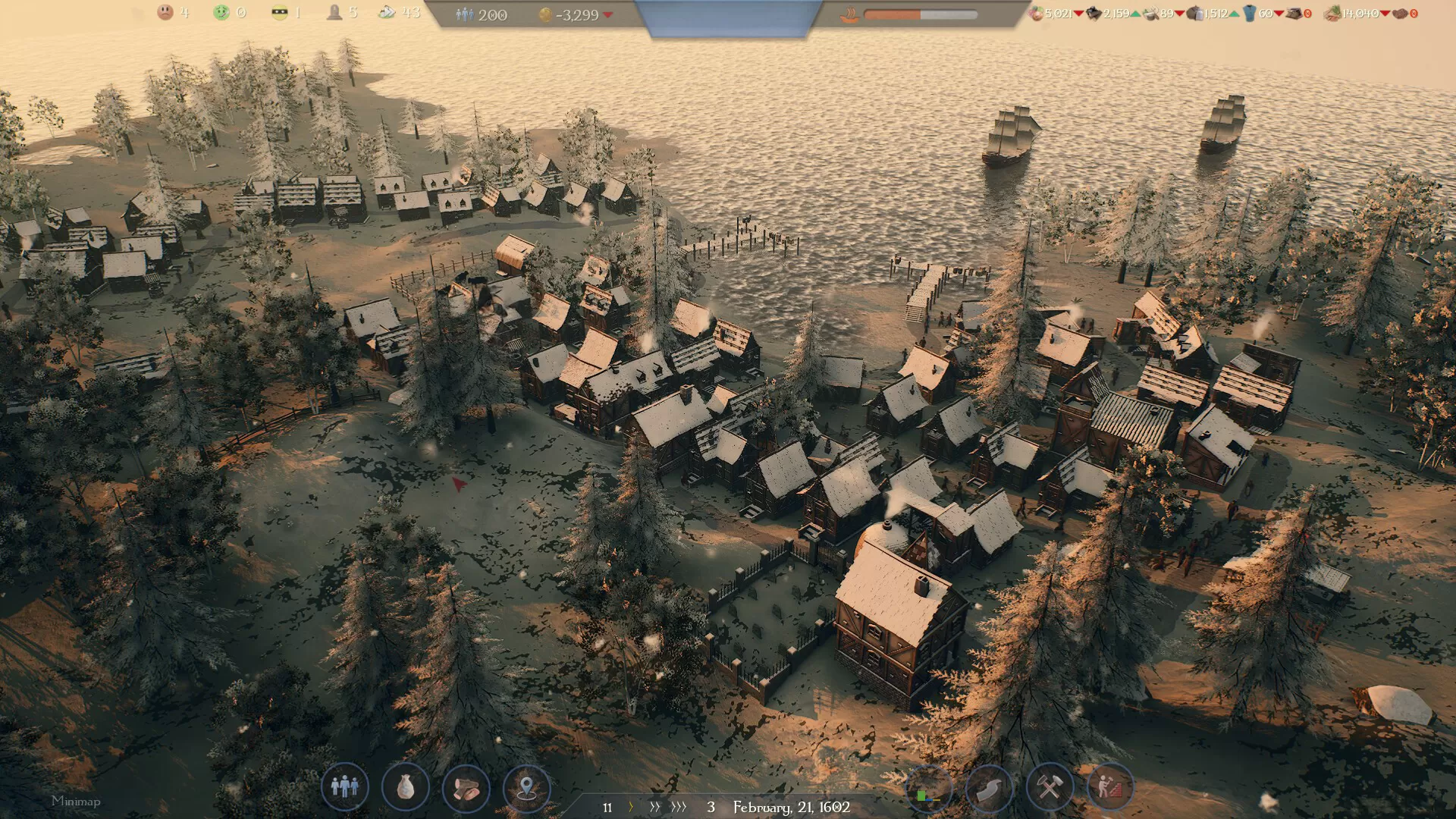Click the ship arrival icon
This screenshot has width=1456, height=819.
coord(849,14)
